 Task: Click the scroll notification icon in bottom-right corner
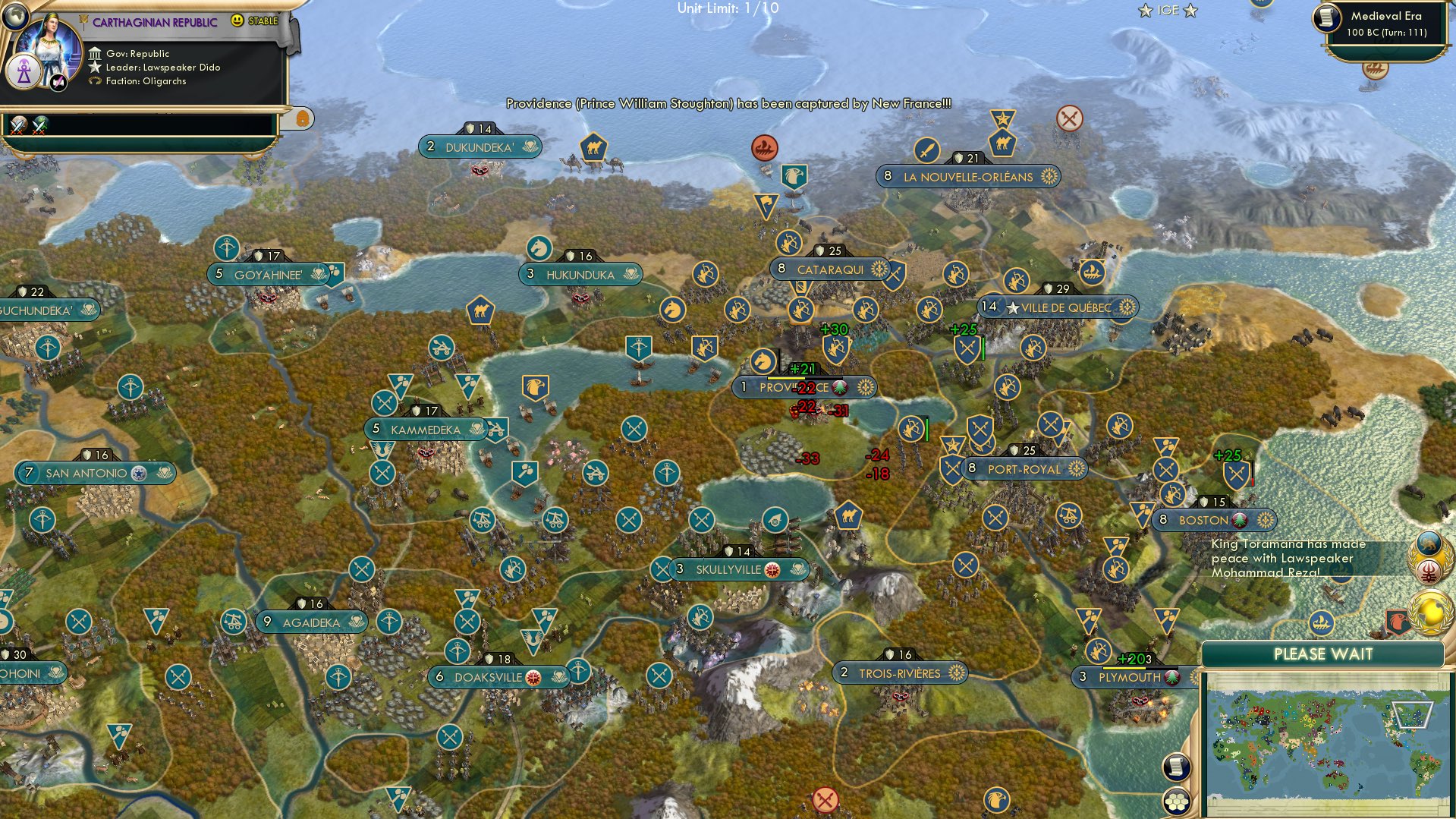pyautogui.click(x=1177, y=767)
